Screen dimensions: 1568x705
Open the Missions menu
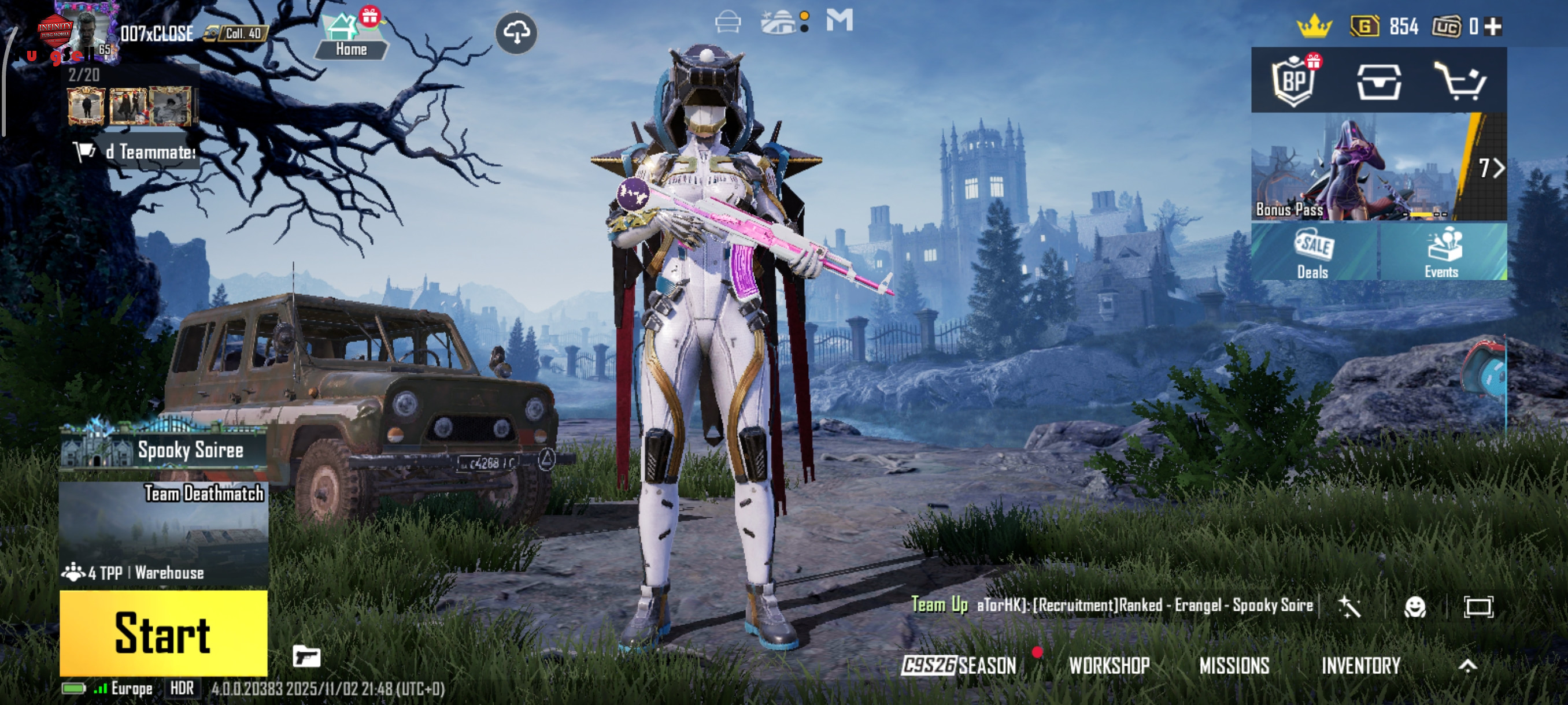point(1234,666)
